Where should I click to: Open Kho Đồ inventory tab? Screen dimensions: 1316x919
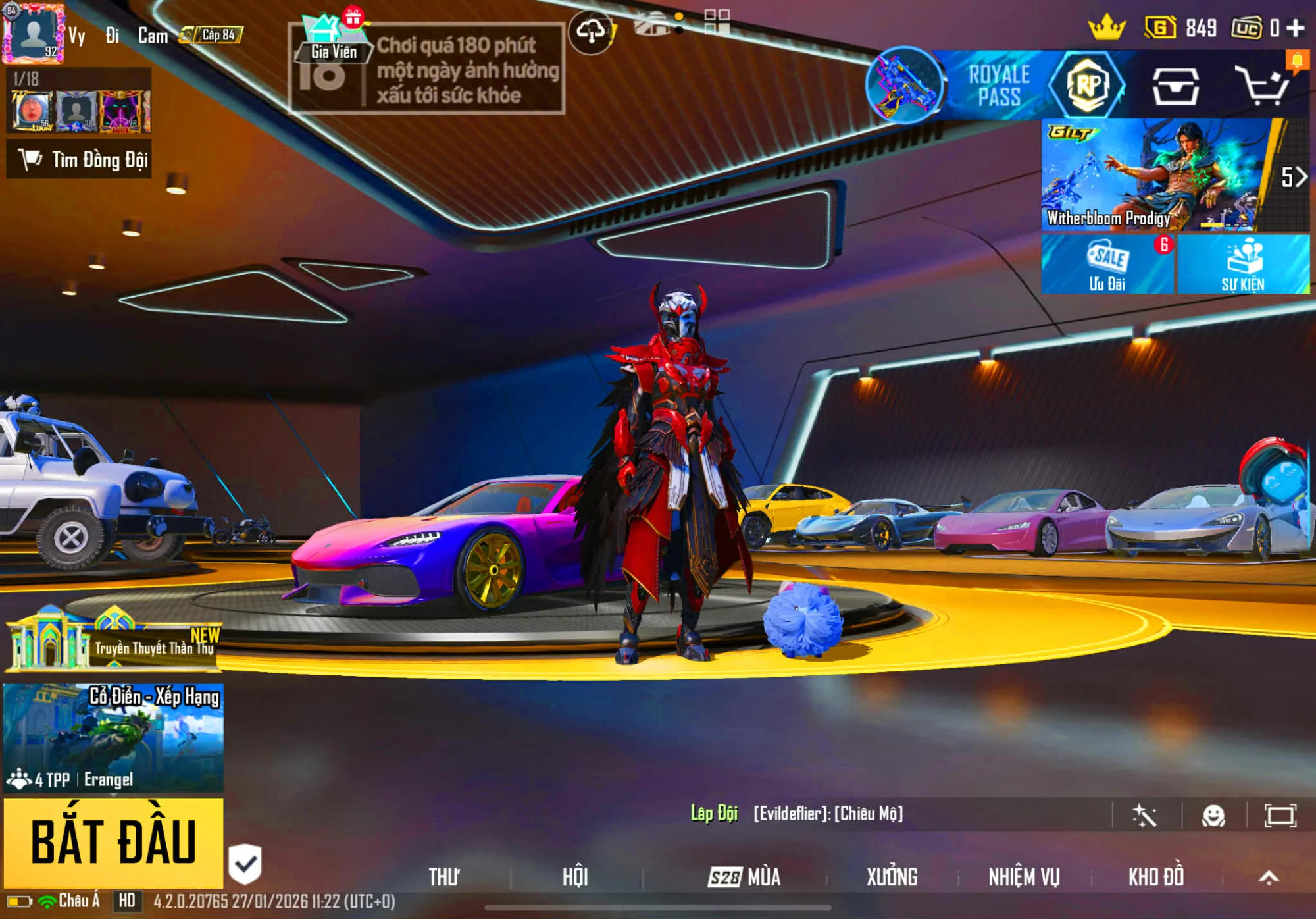pos(1156,877)
